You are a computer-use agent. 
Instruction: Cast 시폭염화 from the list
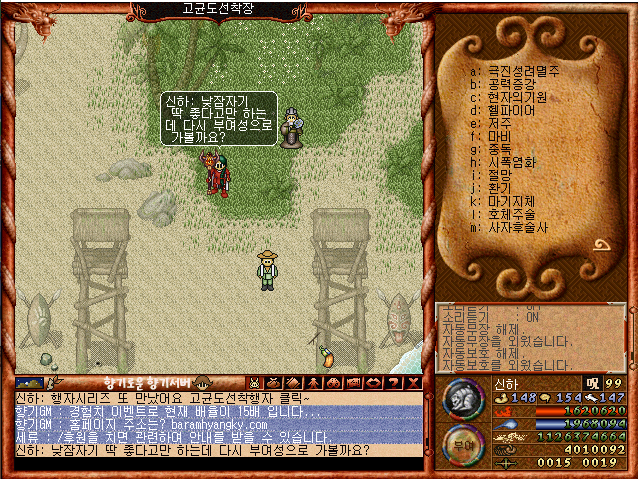(510, 162)
